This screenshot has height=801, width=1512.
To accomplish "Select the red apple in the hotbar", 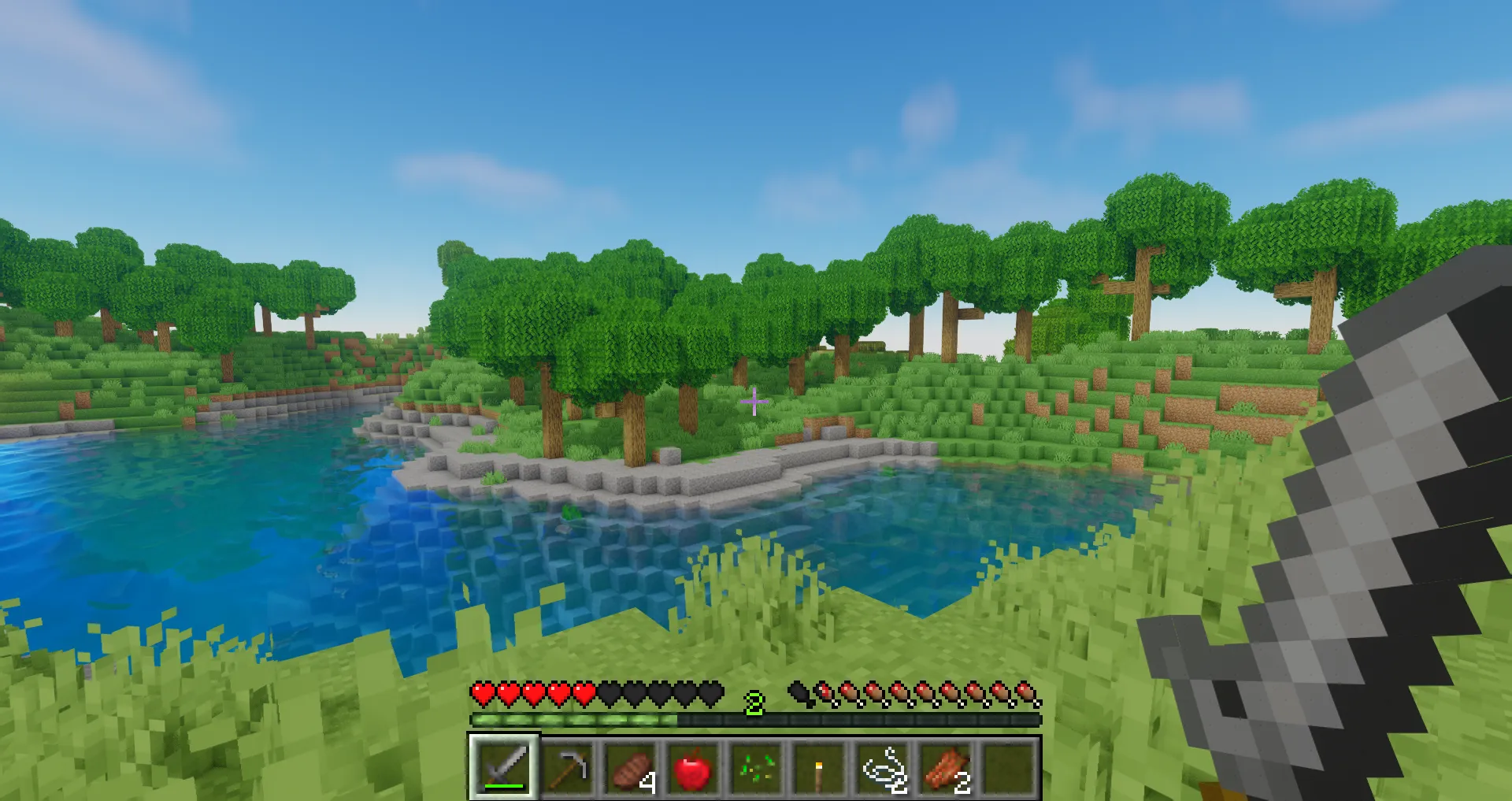I will (x=693, y=766).
